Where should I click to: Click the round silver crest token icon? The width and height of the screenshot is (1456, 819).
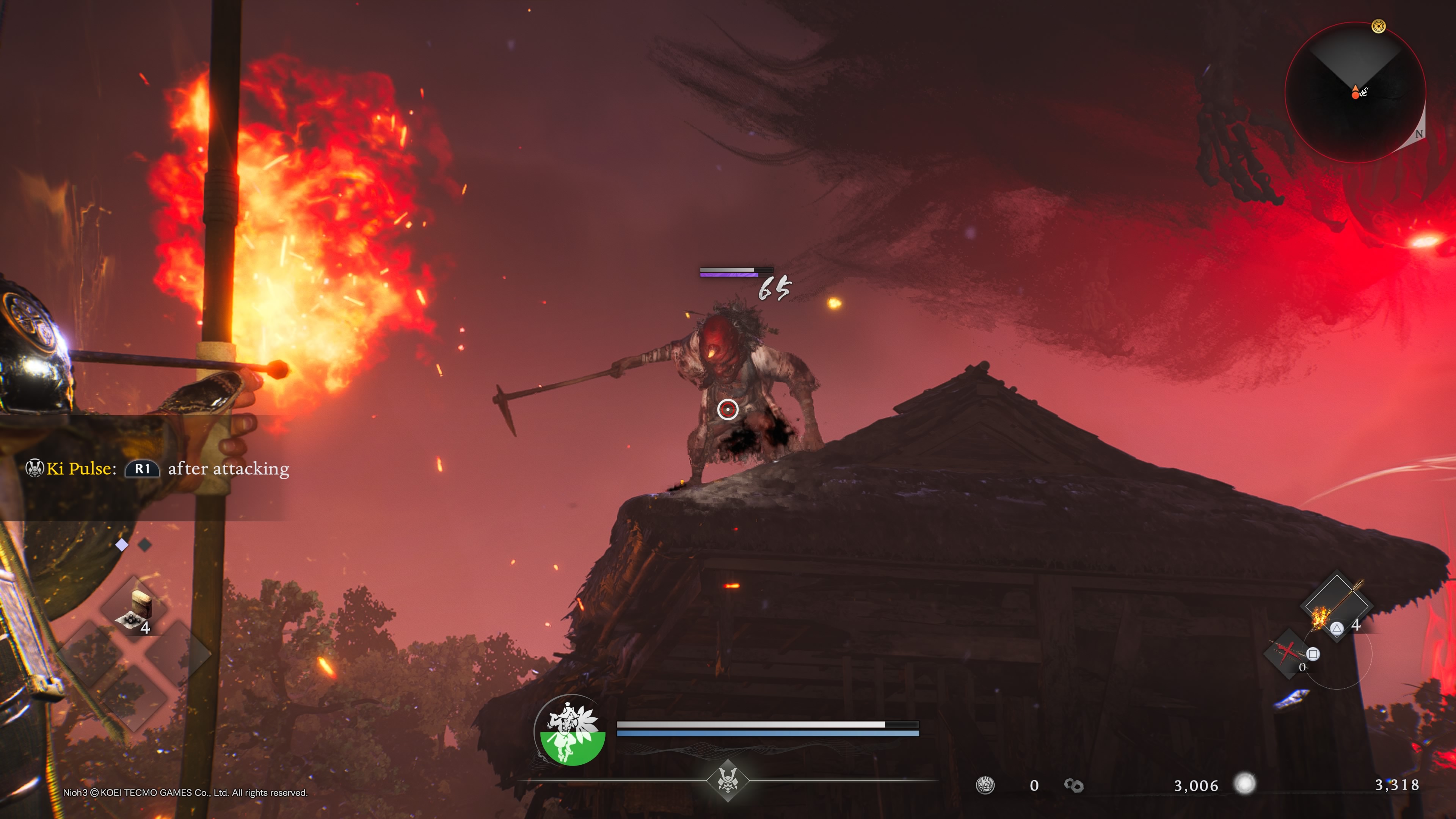click(985, 785)
